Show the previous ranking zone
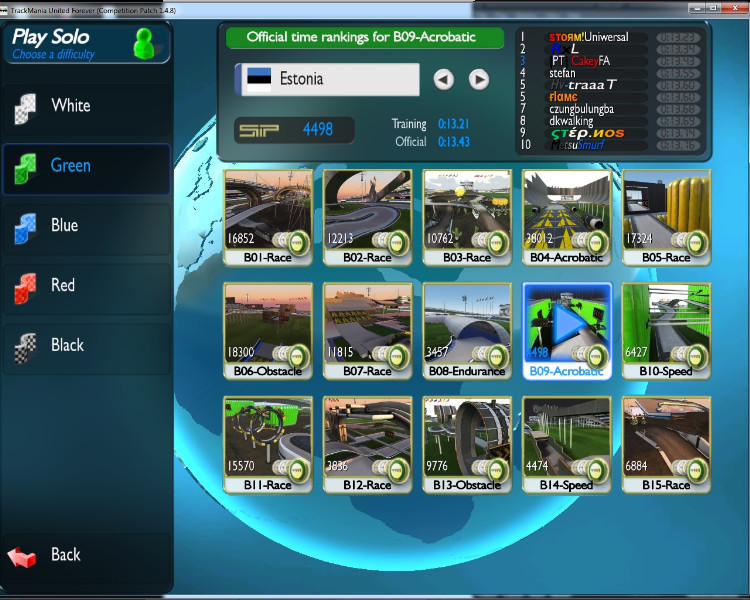Viewport: 750px width, 600px height. (x=444, y=79)
